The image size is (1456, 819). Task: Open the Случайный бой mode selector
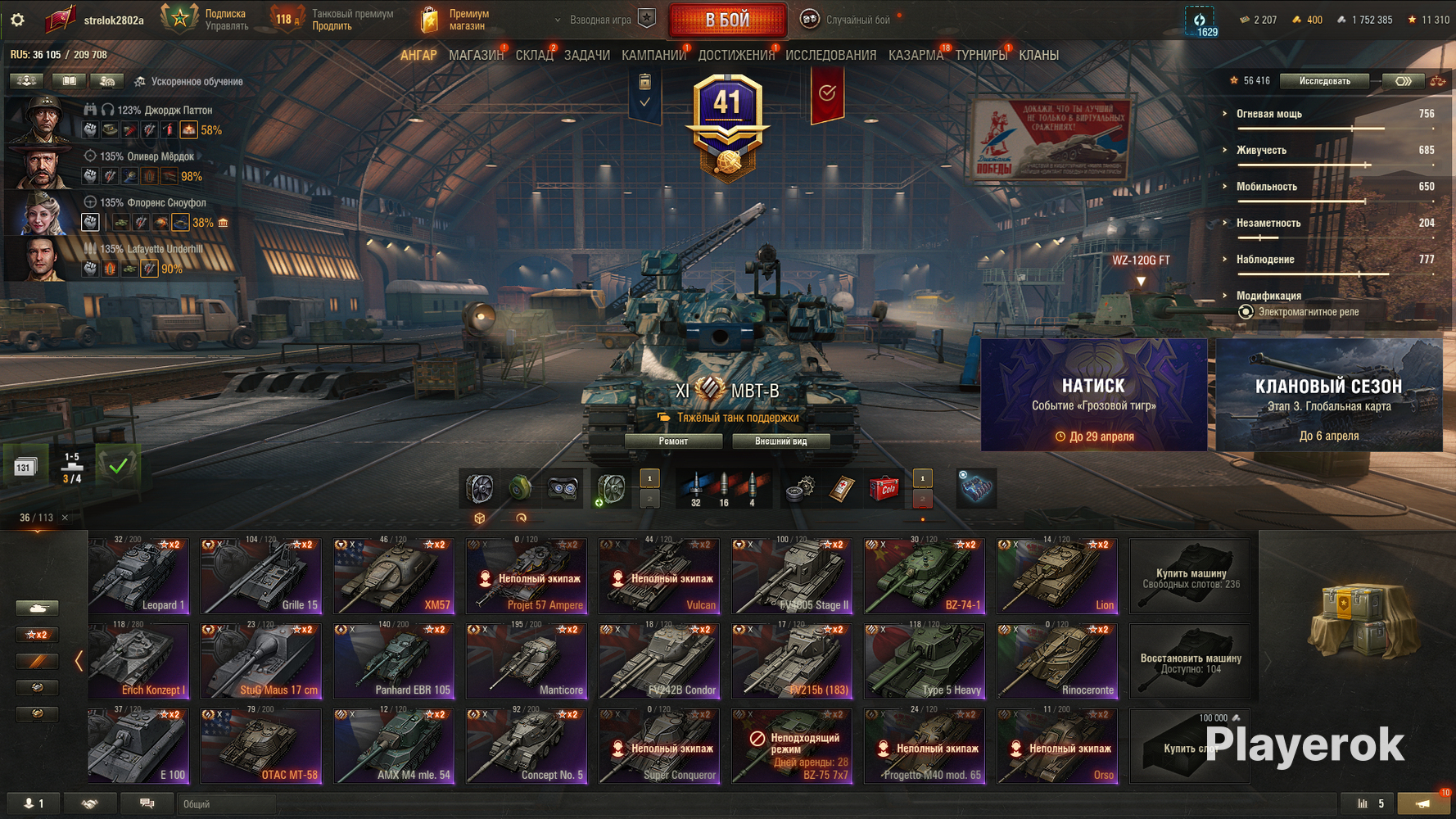(856, 20)
